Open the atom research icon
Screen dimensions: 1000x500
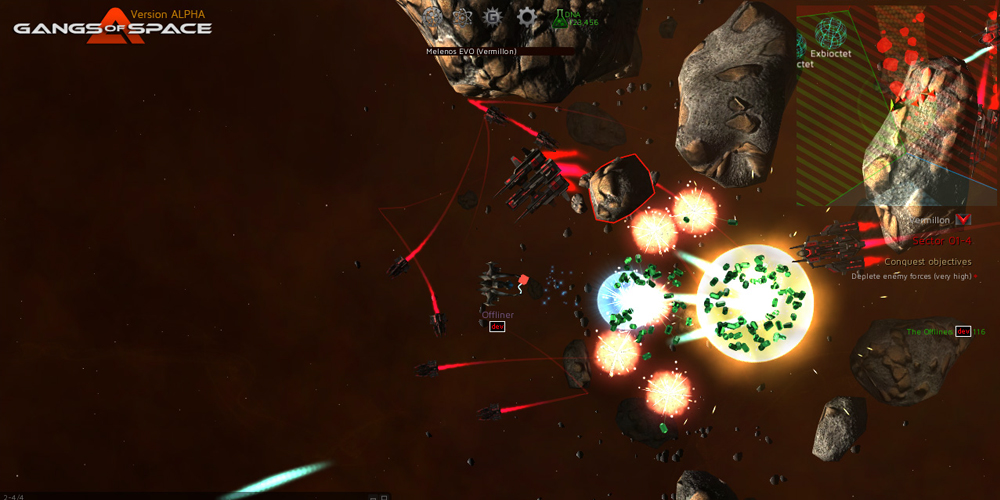462,16
